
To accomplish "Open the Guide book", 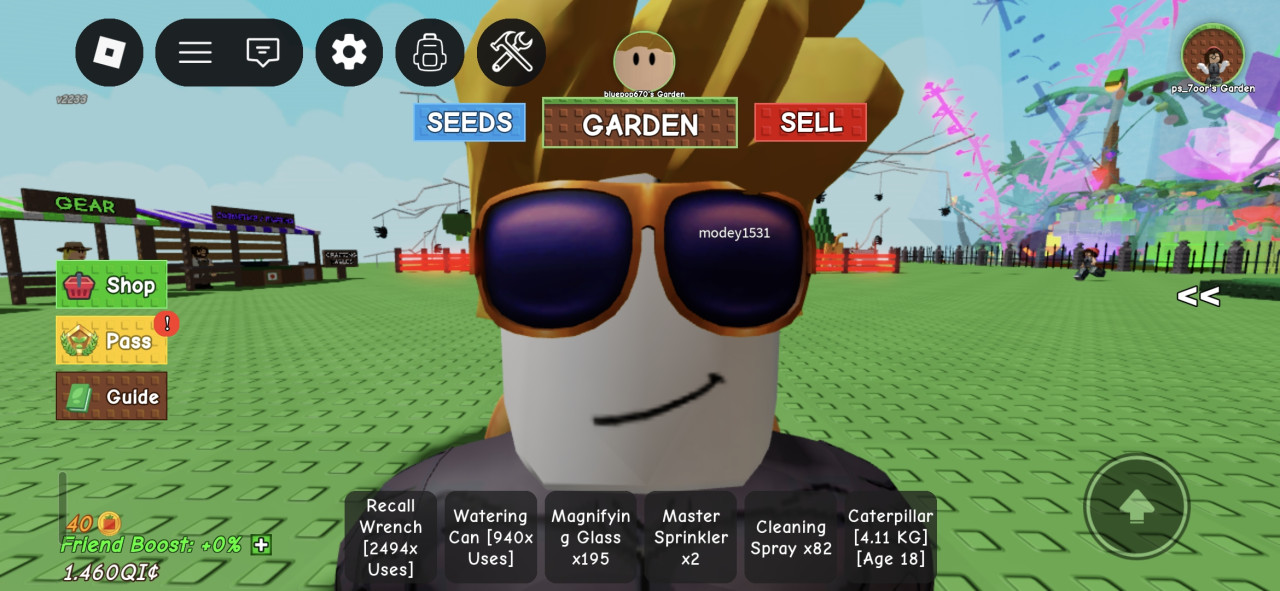I will (111, 396).
